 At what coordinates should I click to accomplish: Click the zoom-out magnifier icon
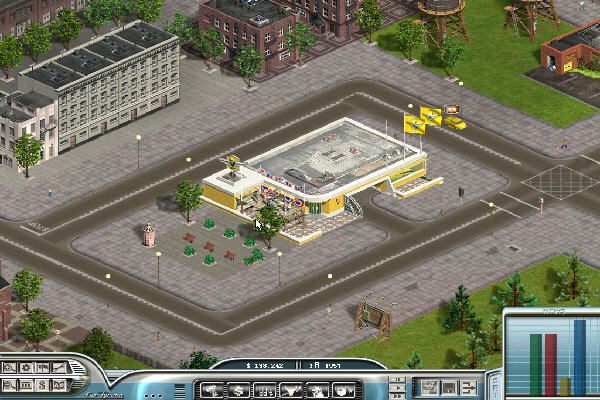point(8,384)
